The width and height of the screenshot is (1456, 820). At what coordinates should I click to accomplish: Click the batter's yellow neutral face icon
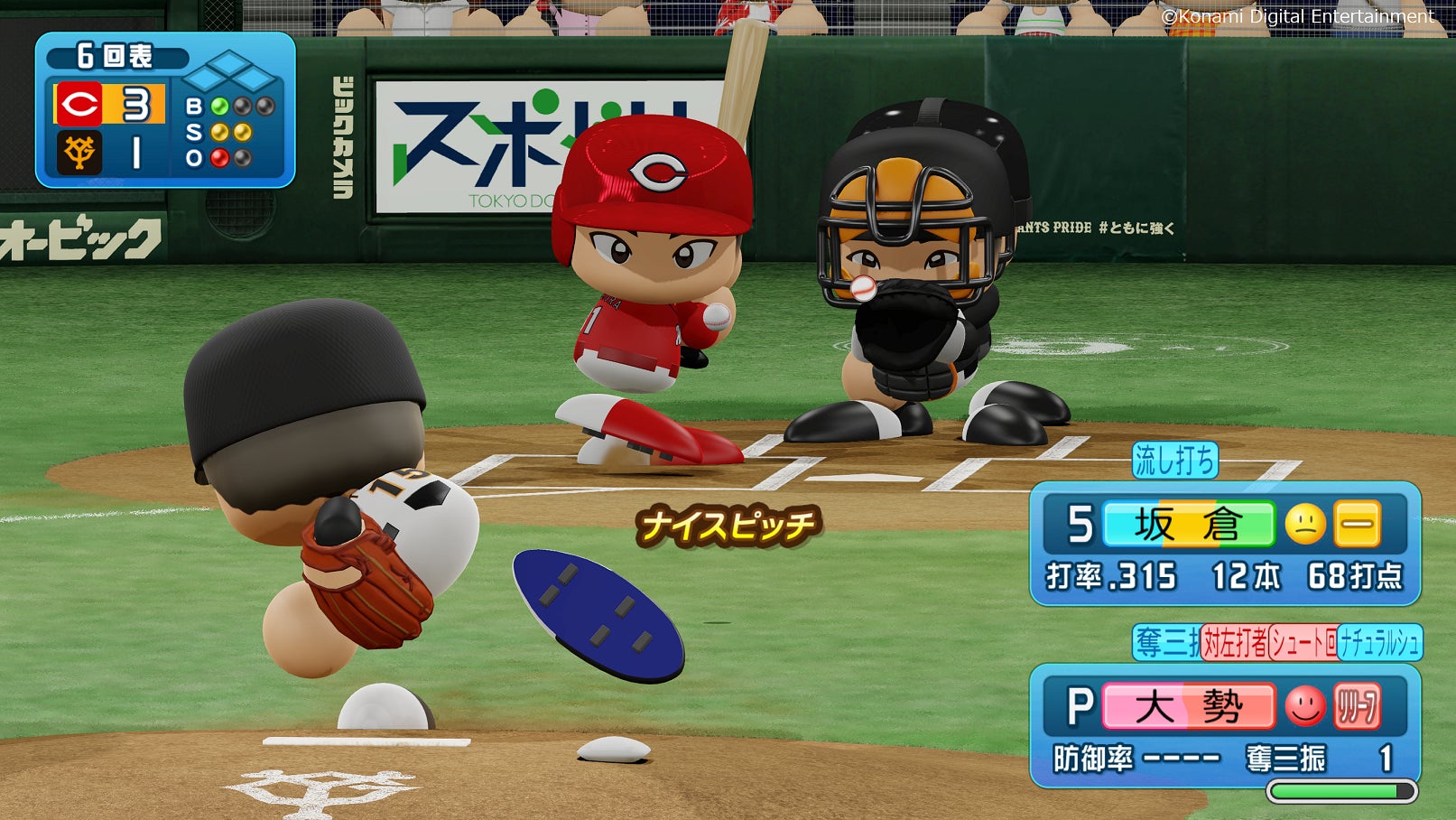1304,525
